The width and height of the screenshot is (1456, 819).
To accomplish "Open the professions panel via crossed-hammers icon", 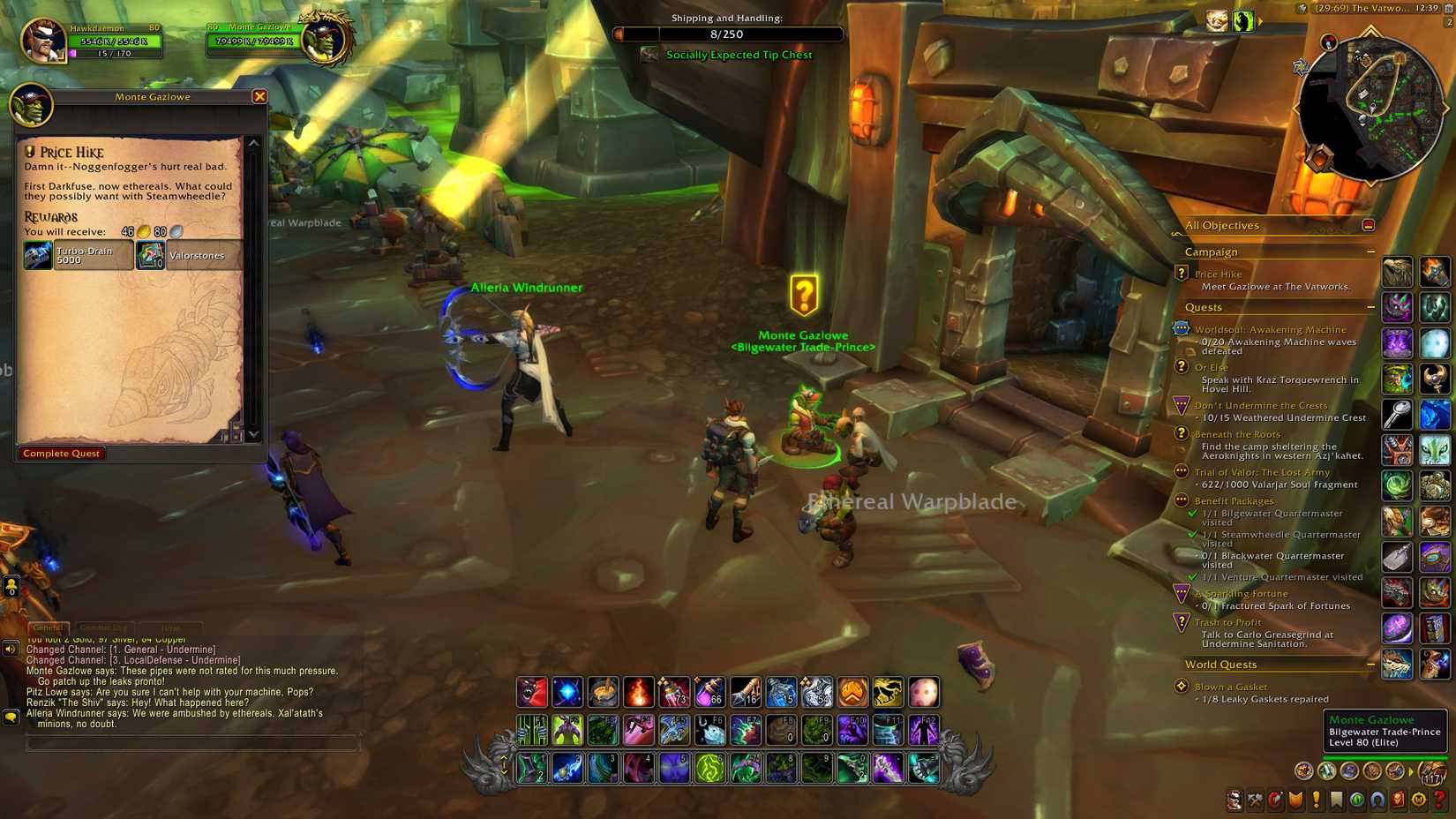I will [x=1256, y=801].
